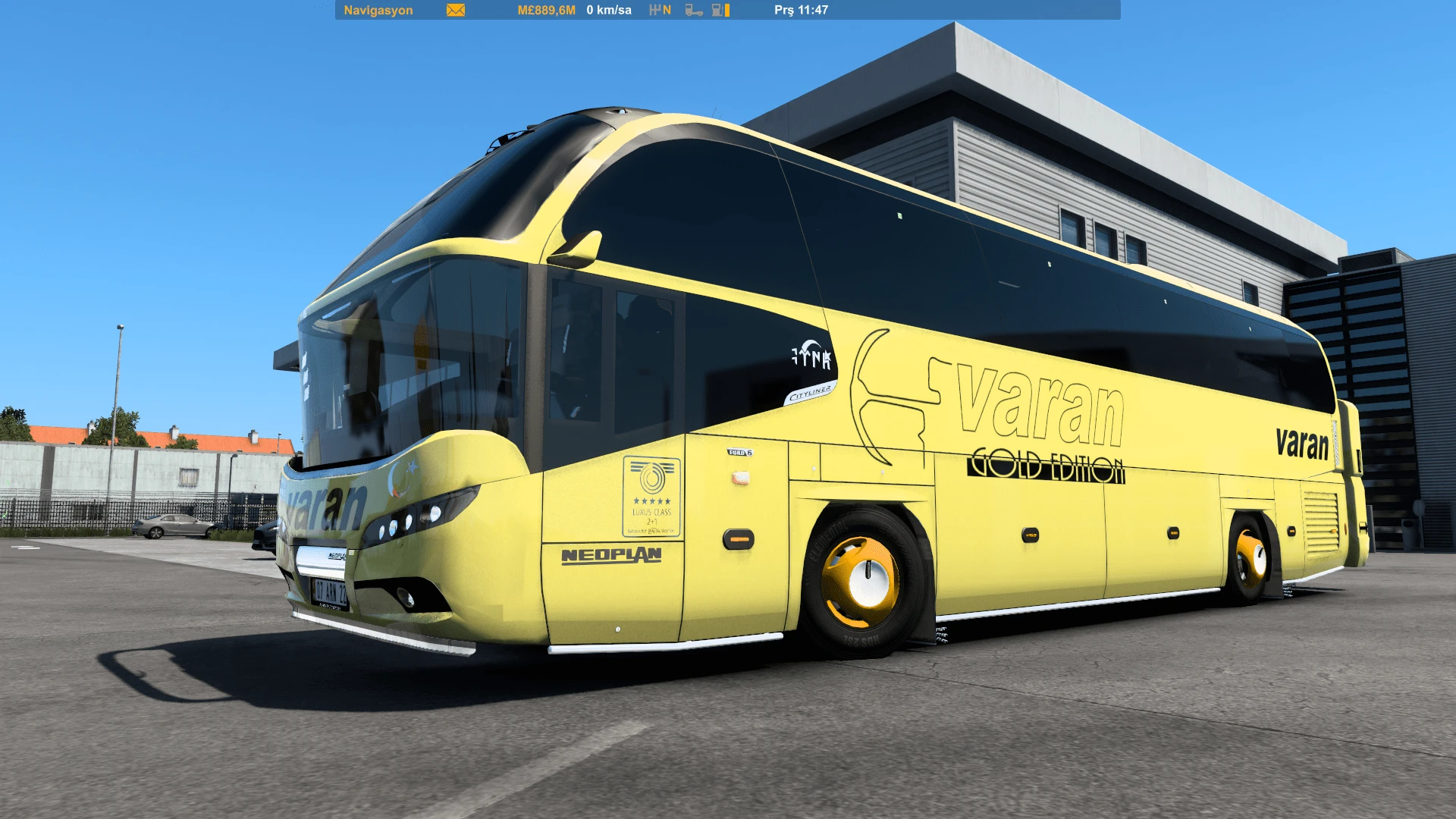
Task: Open the Navigasyon panel
Action: pyautogui.click(x=378, y=11)
